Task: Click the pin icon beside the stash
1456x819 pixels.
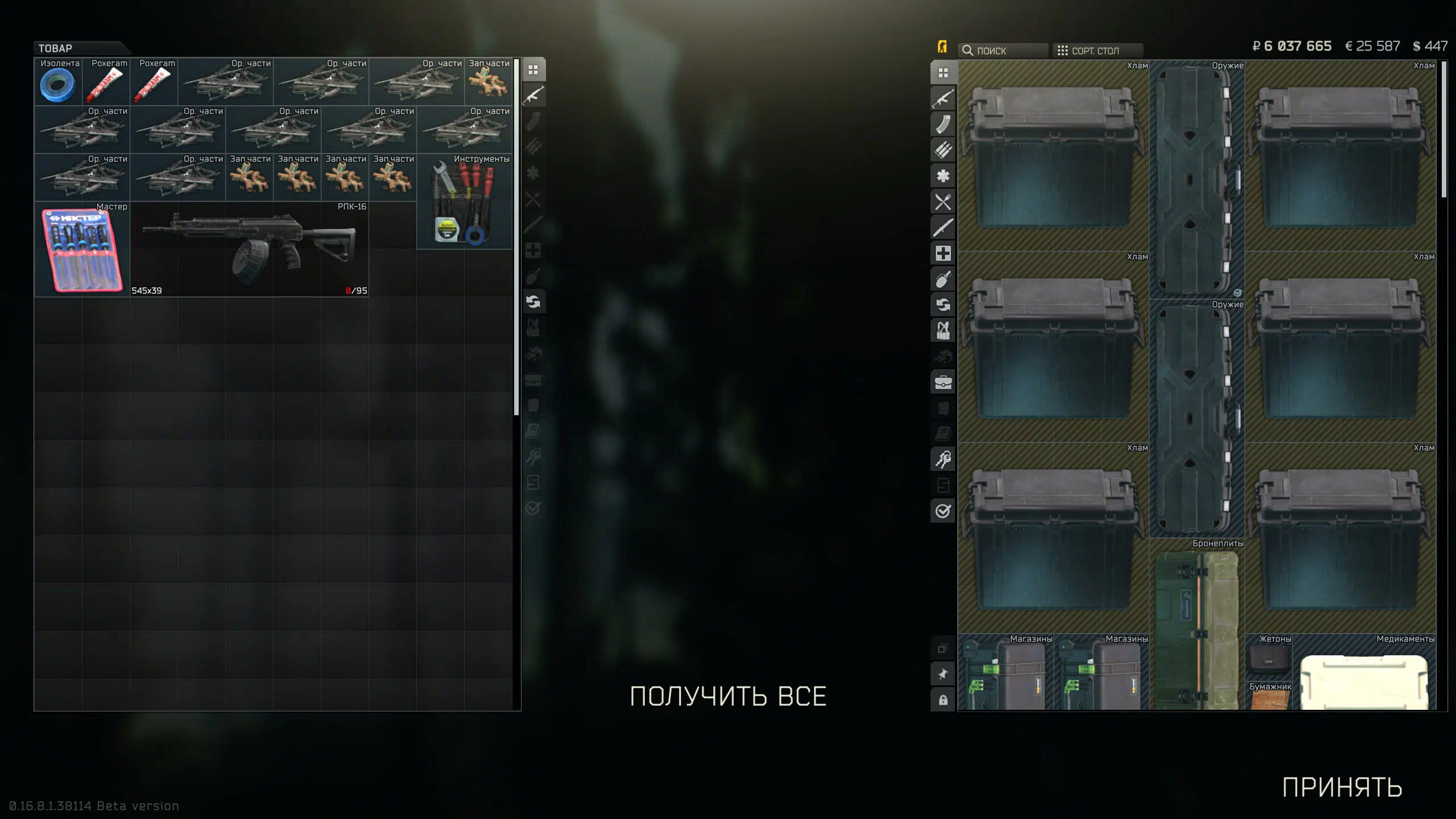Action: tap(943, 675)
